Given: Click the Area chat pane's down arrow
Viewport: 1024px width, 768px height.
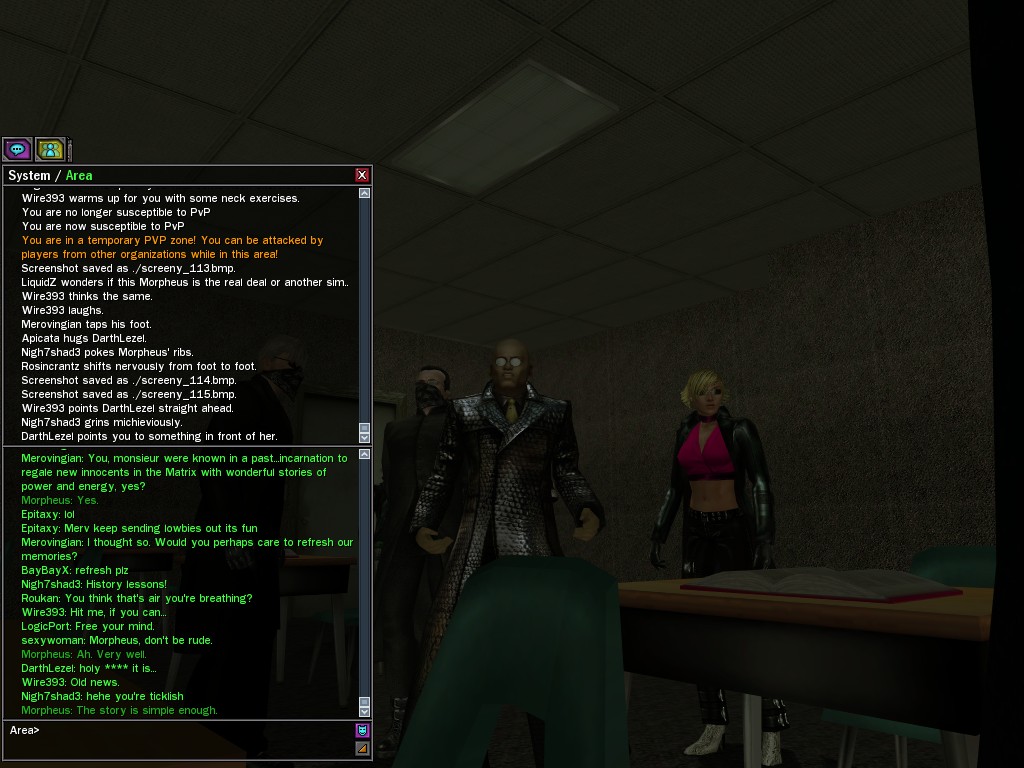Looking at the screenshot, I should coord(364,711).
